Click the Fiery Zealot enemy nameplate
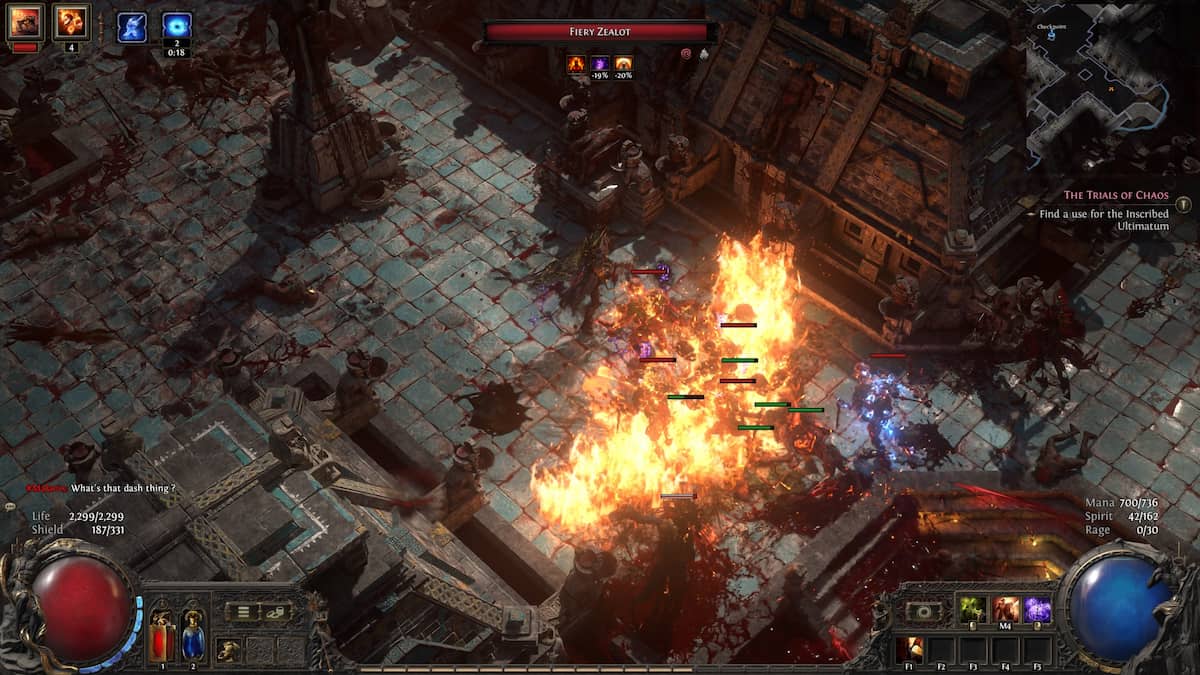Image resolution: width=1200 pixels, height=675 pixels. pyautogui.click(x=599, y=32)
